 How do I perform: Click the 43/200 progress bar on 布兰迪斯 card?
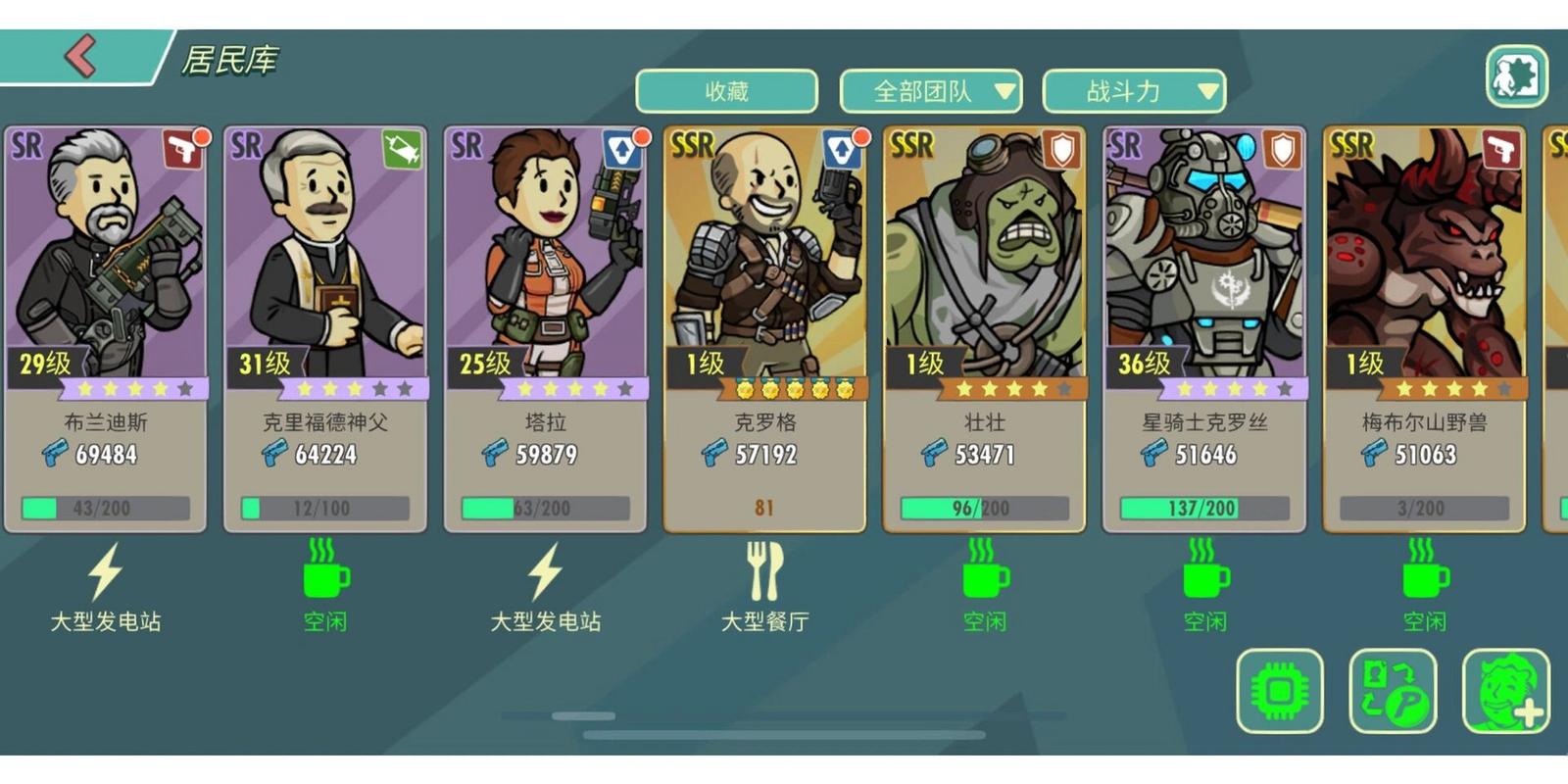click(x=103, y=508)
